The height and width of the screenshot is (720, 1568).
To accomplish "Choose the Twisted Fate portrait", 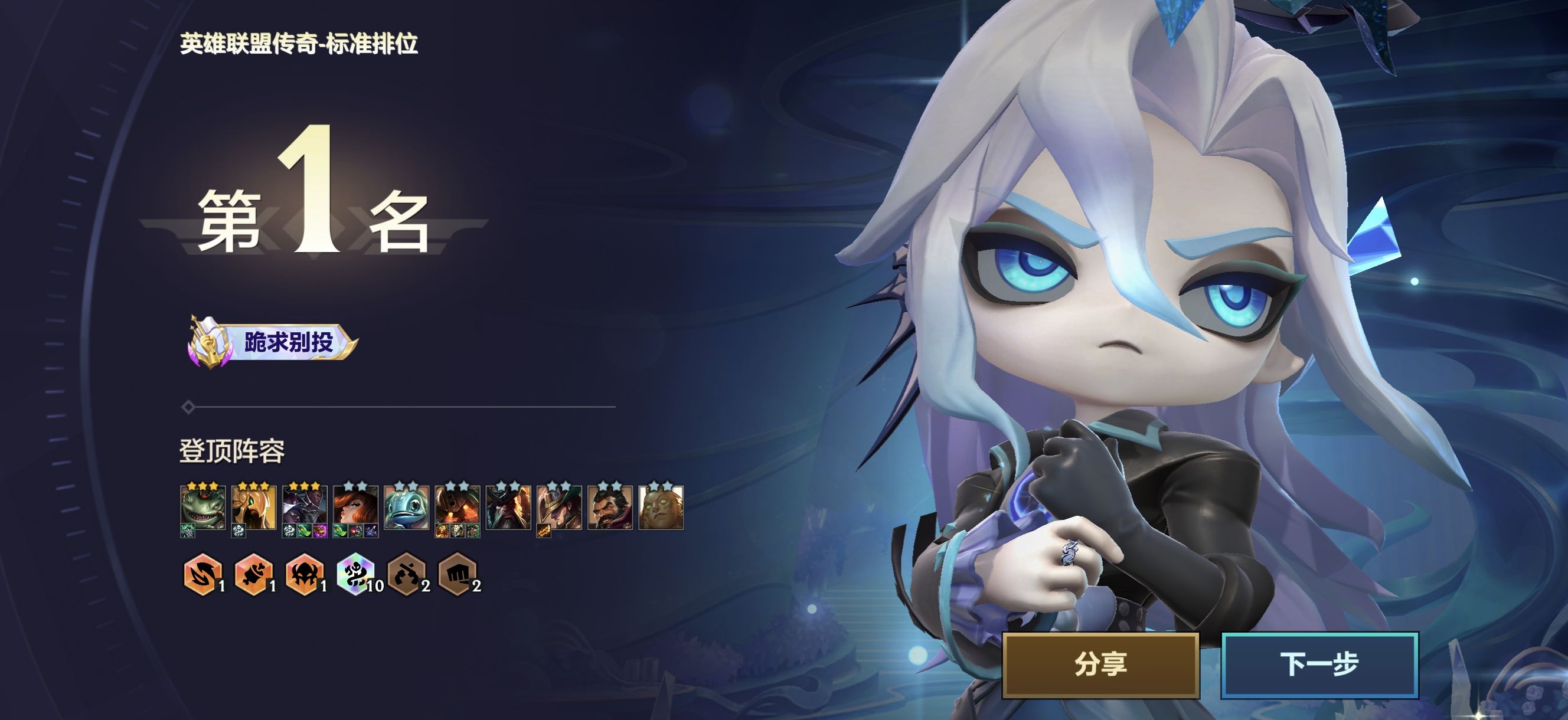I will [560, 506].
